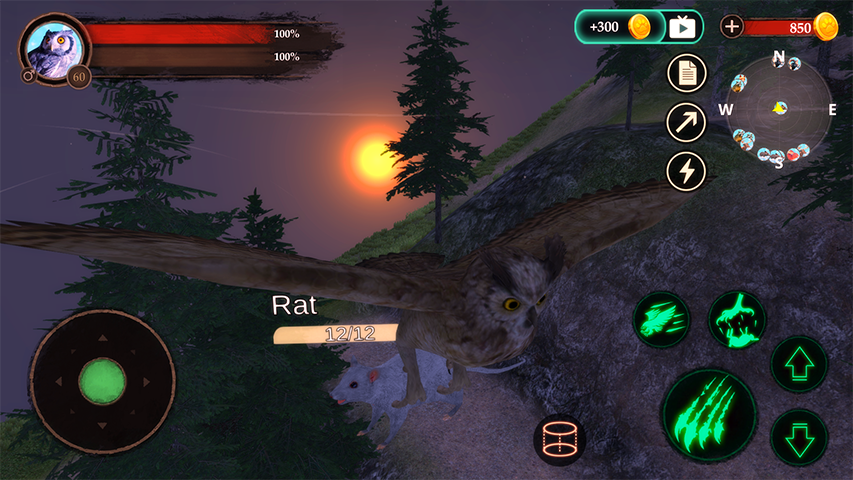Tap the green virtual joystick knob
853x480 pixels.
click(x=102, y=381)
